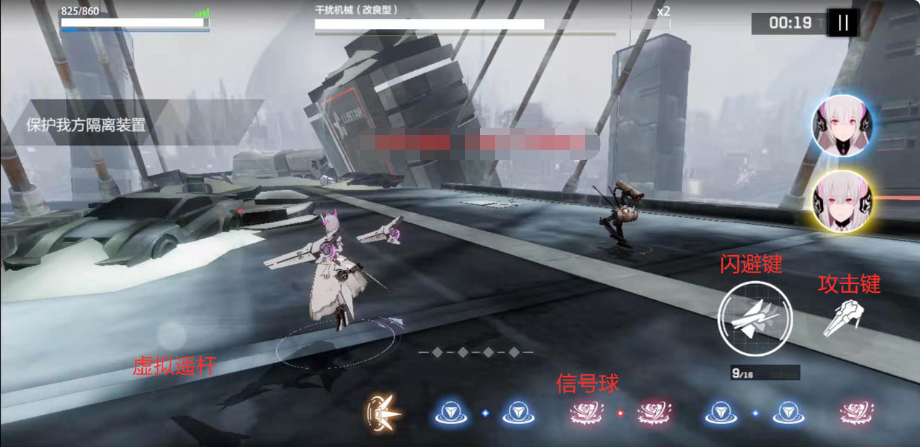Pause the battle with the pause button
The height and width of the screenshot is (447, 921).
[x=843, y=23]
